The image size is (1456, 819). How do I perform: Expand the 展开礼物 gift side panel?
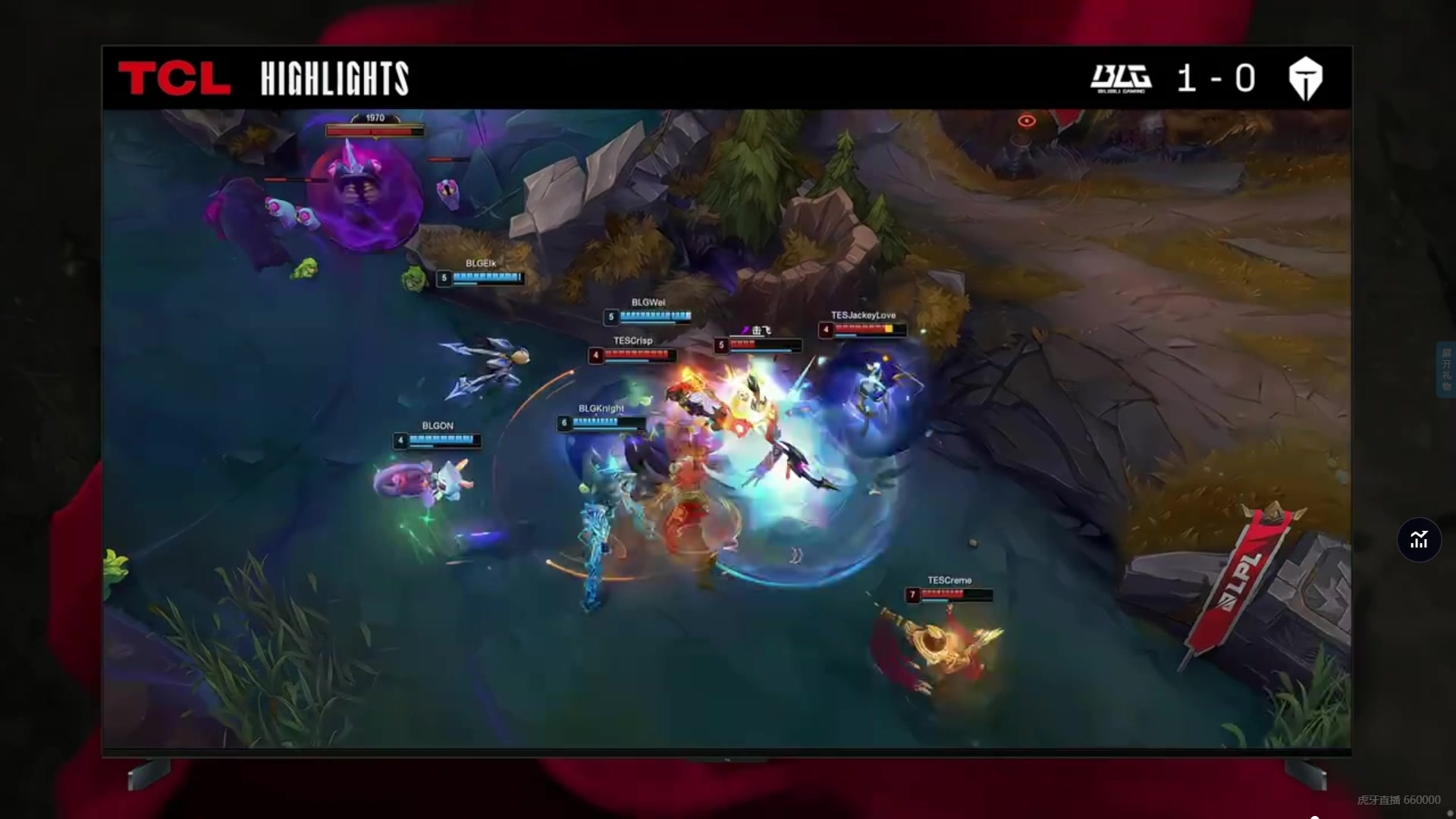click(1446, 370)
